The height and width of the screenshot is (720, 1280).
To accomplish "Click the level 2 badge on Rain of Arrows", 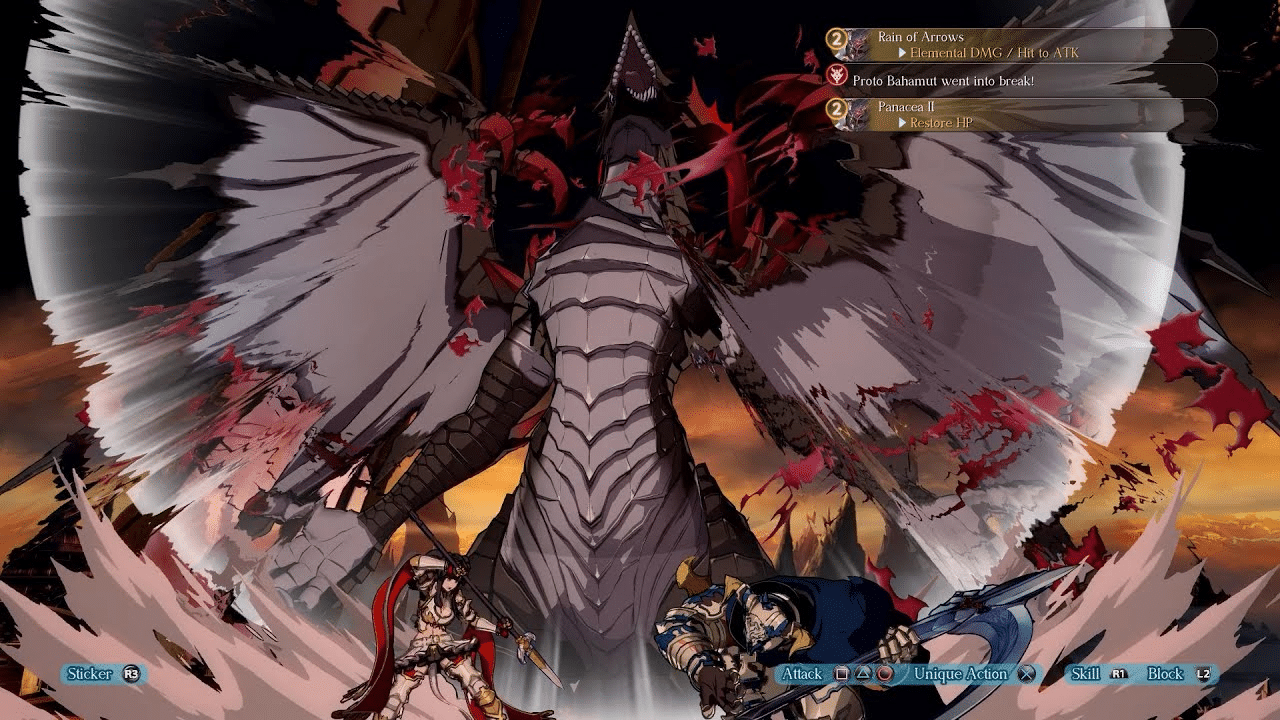I will pos(837,38).
